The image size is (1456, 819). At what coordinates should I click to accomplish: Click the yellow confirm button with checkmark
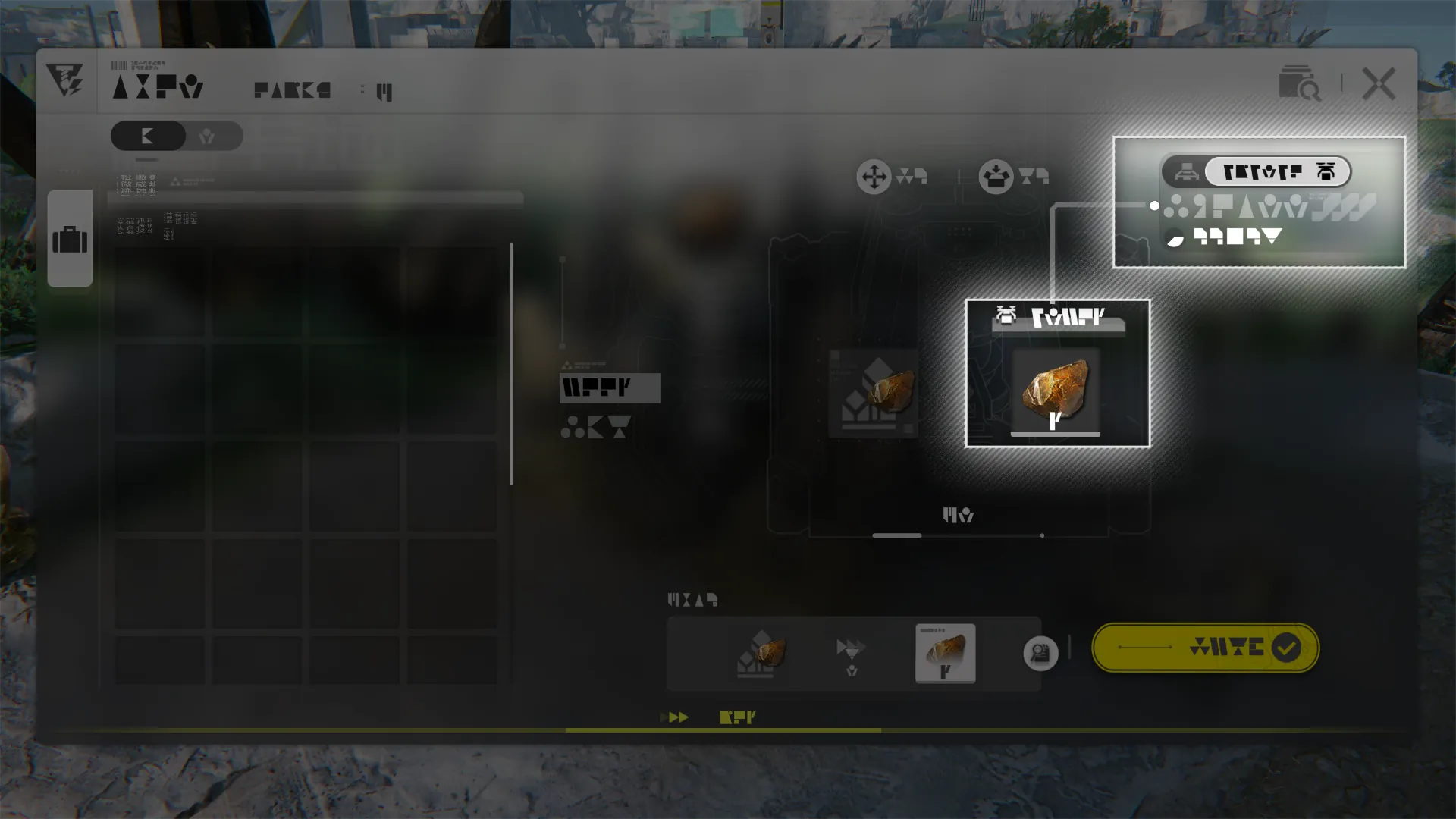coord(1205,648)
